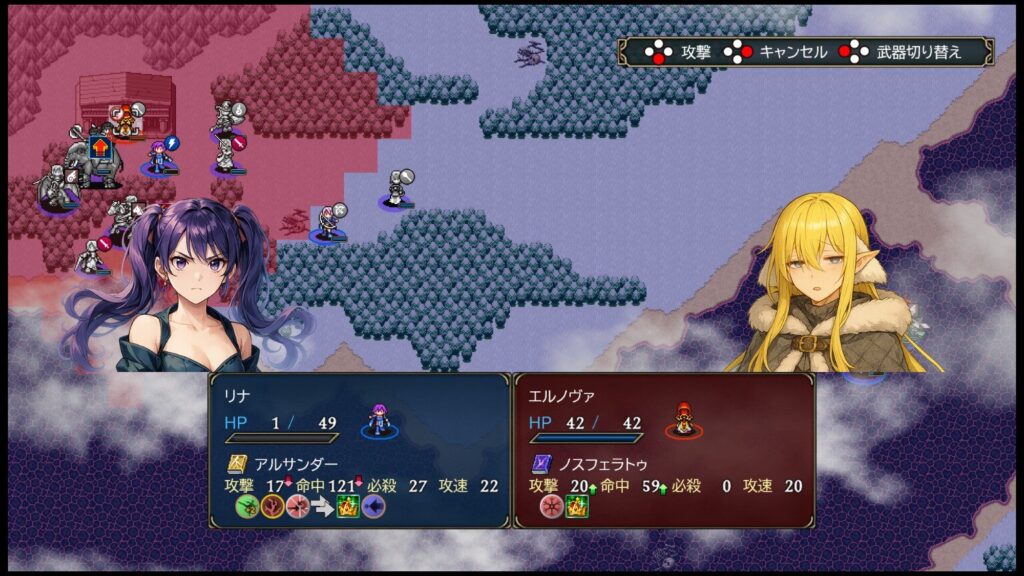Screen dimensions: 1024x576
Task: Inspect the blue left-arrow skill icon
Action: 373,506
